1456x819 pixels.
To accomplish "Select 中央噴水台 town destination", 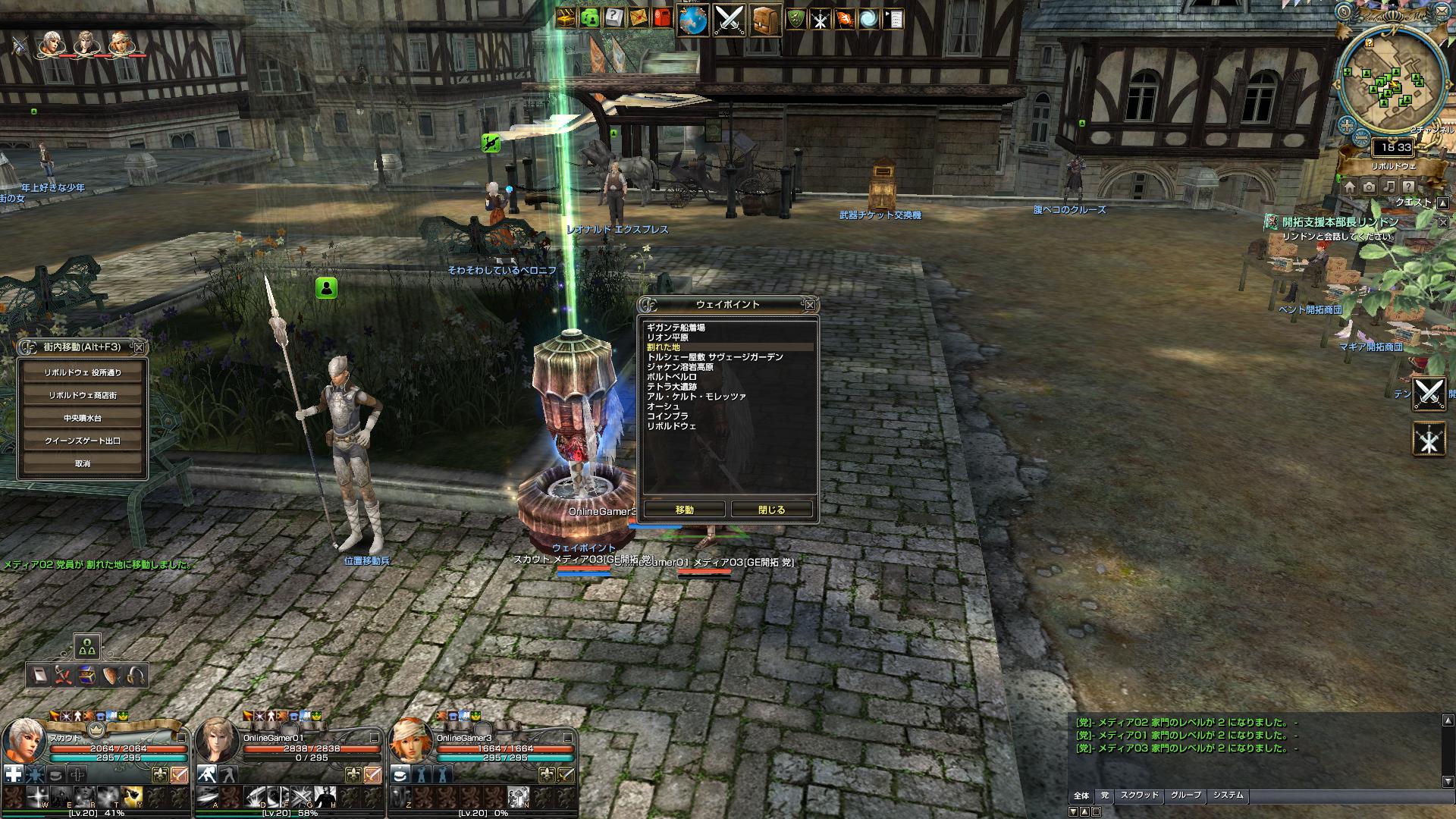I will pyautogui.click(x=83, y=419).
